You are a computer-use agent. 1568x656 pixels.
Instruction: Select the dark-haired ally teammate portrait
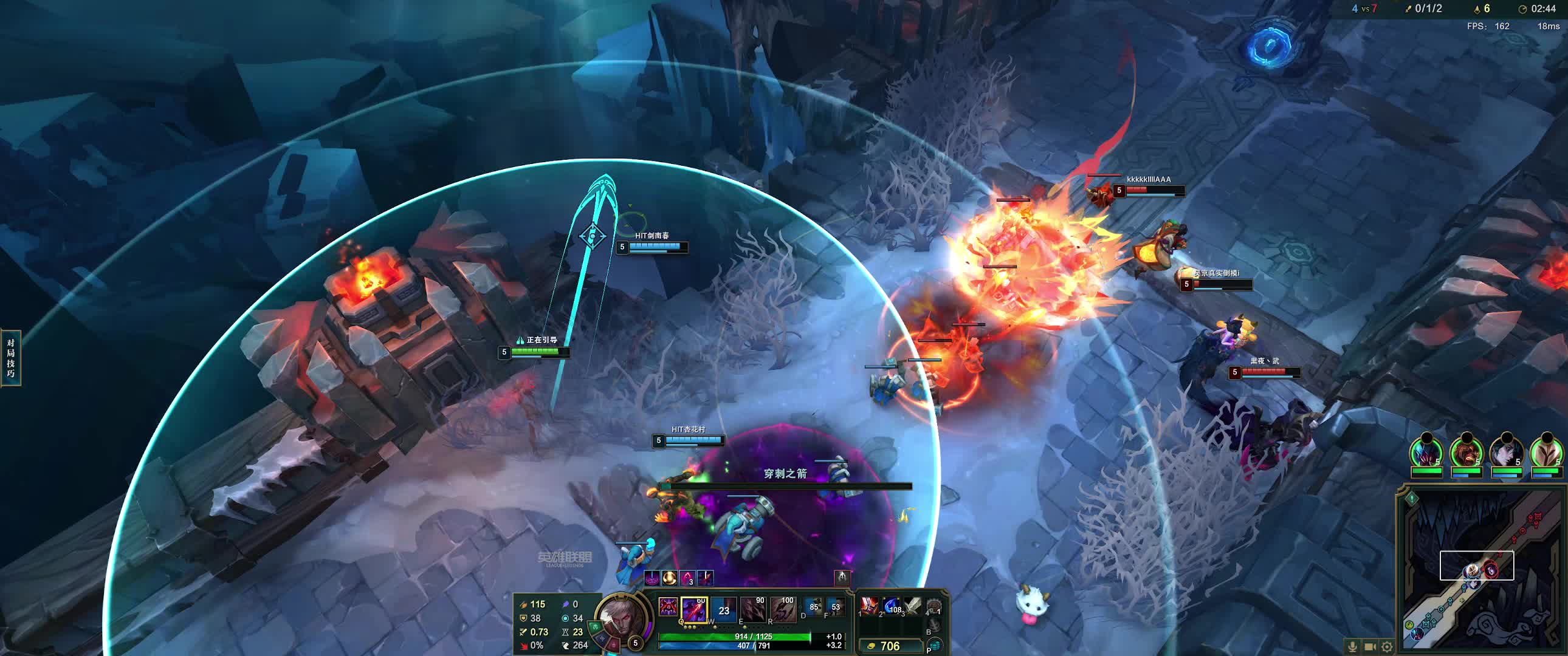coord(1506,453)
